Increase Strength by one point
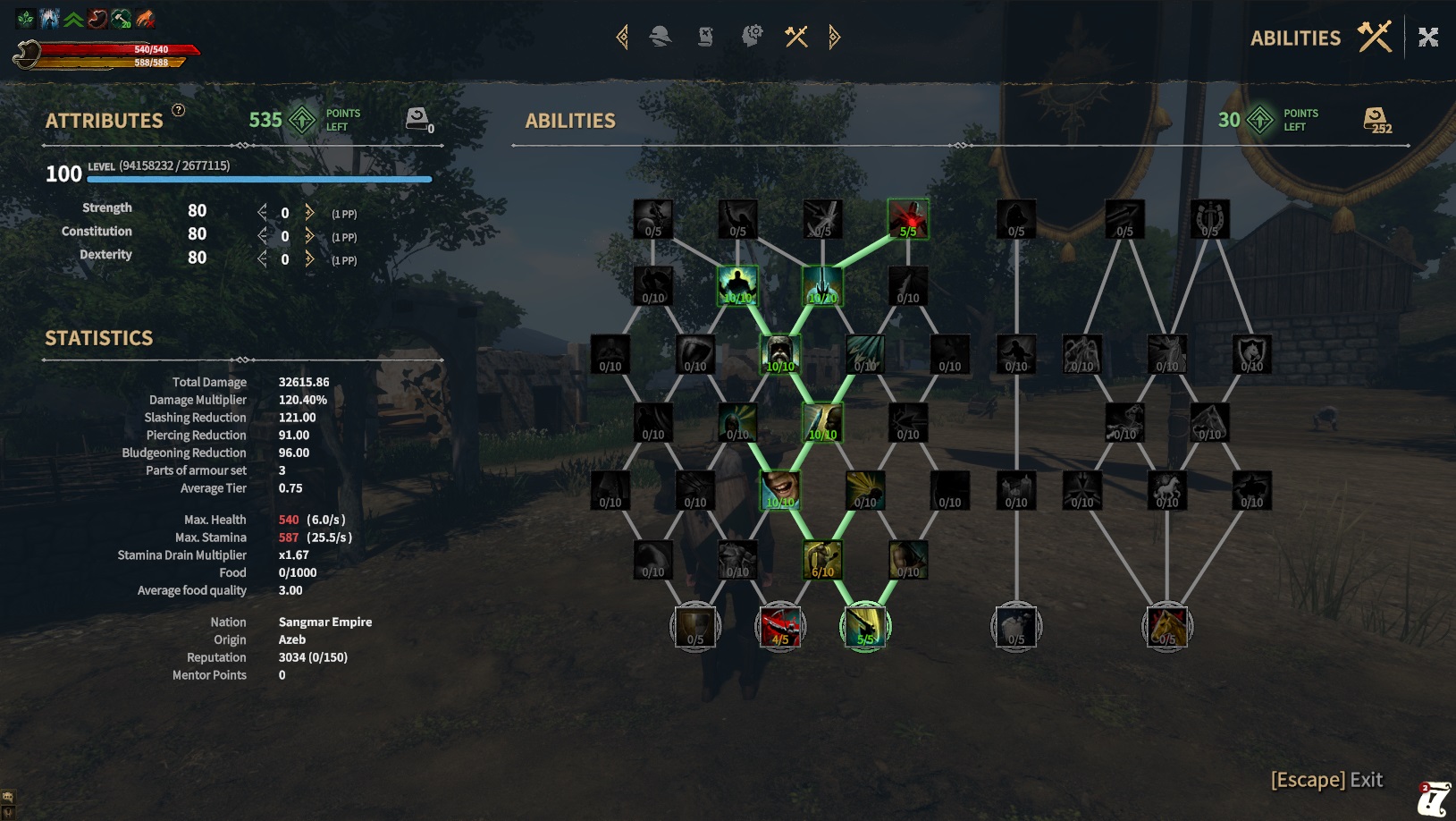The image size is (1456, 821). [x=309, y=213]
